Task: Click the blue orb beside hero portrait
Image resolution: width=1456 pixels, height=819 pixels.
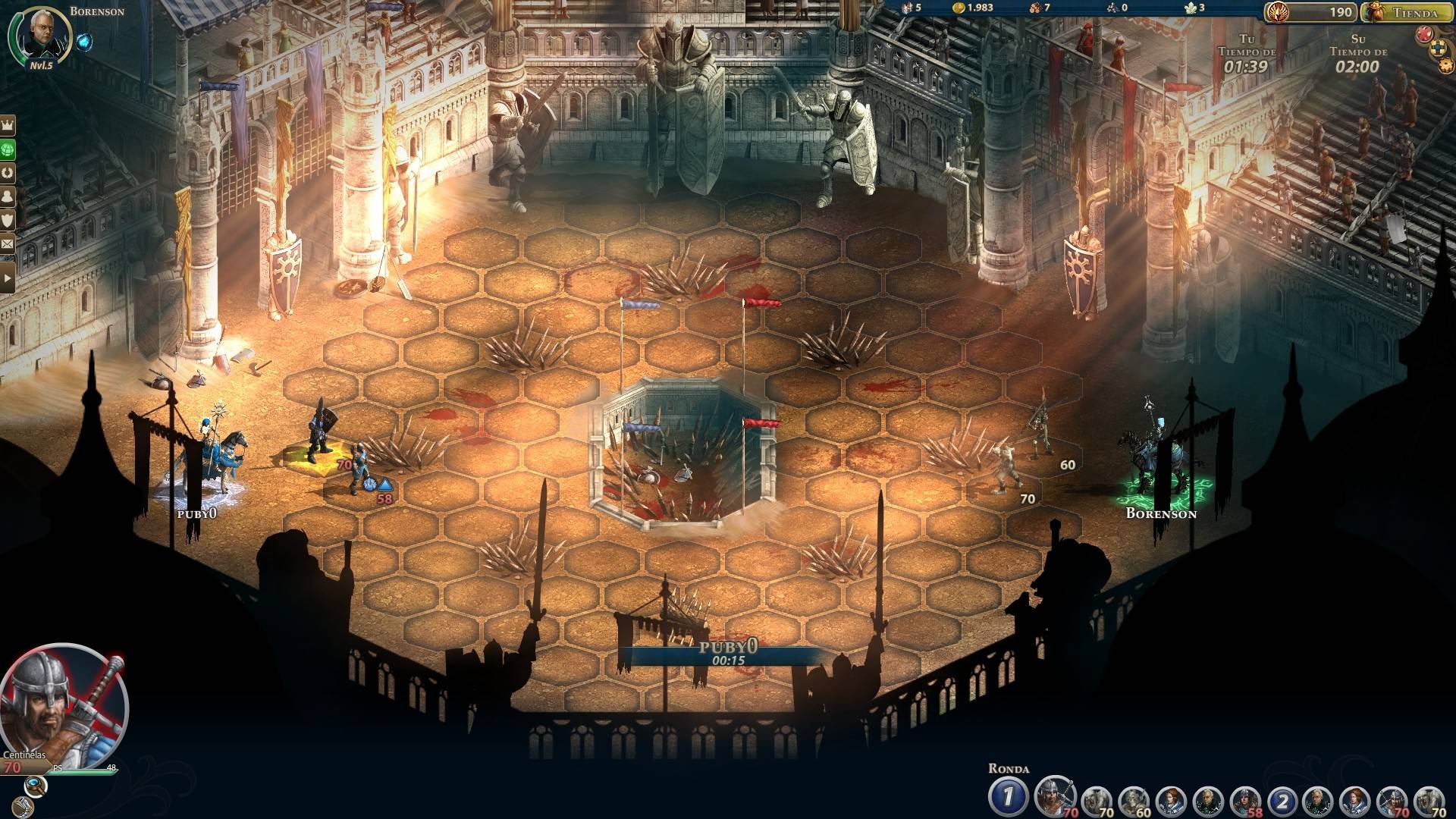Action: 84,42
